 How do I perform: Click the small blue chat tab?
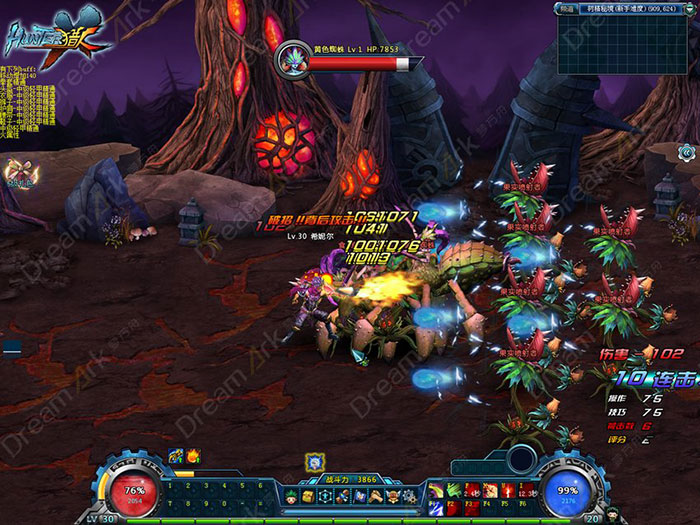(x=11, y=347)
